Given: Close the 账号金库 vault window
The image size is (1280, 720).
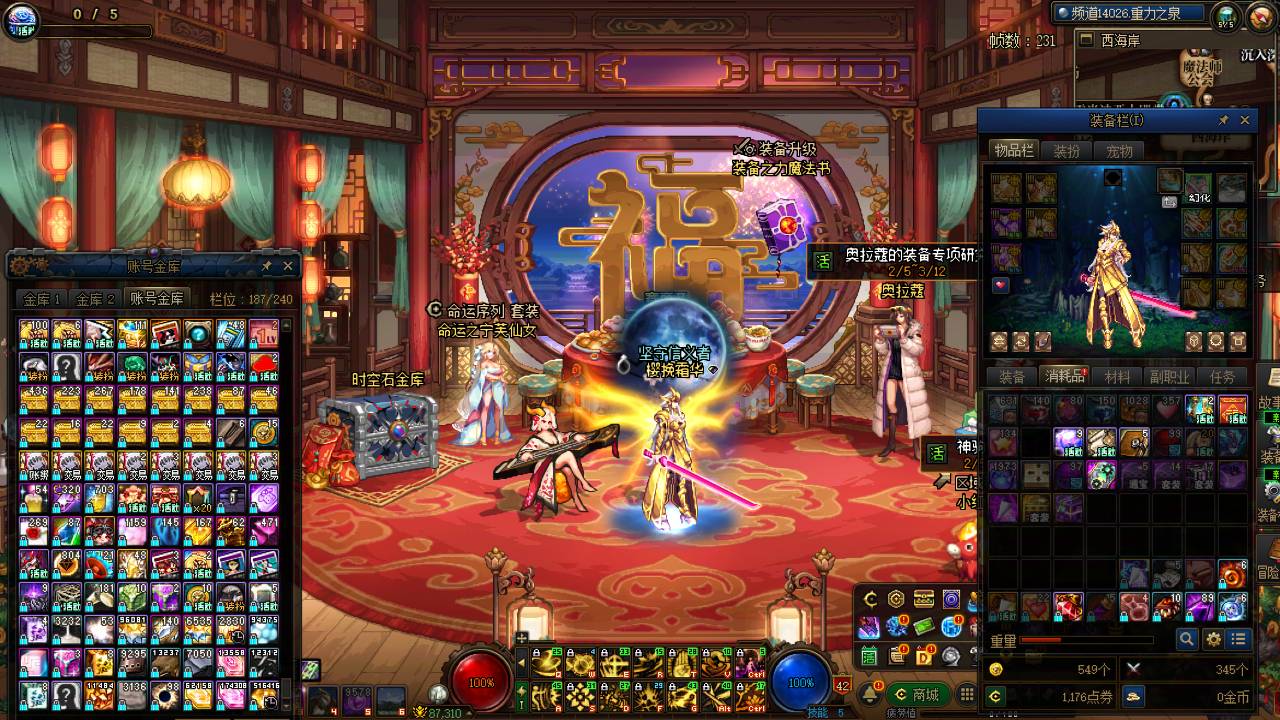Looking at the screenshot, I should point(288,266).
